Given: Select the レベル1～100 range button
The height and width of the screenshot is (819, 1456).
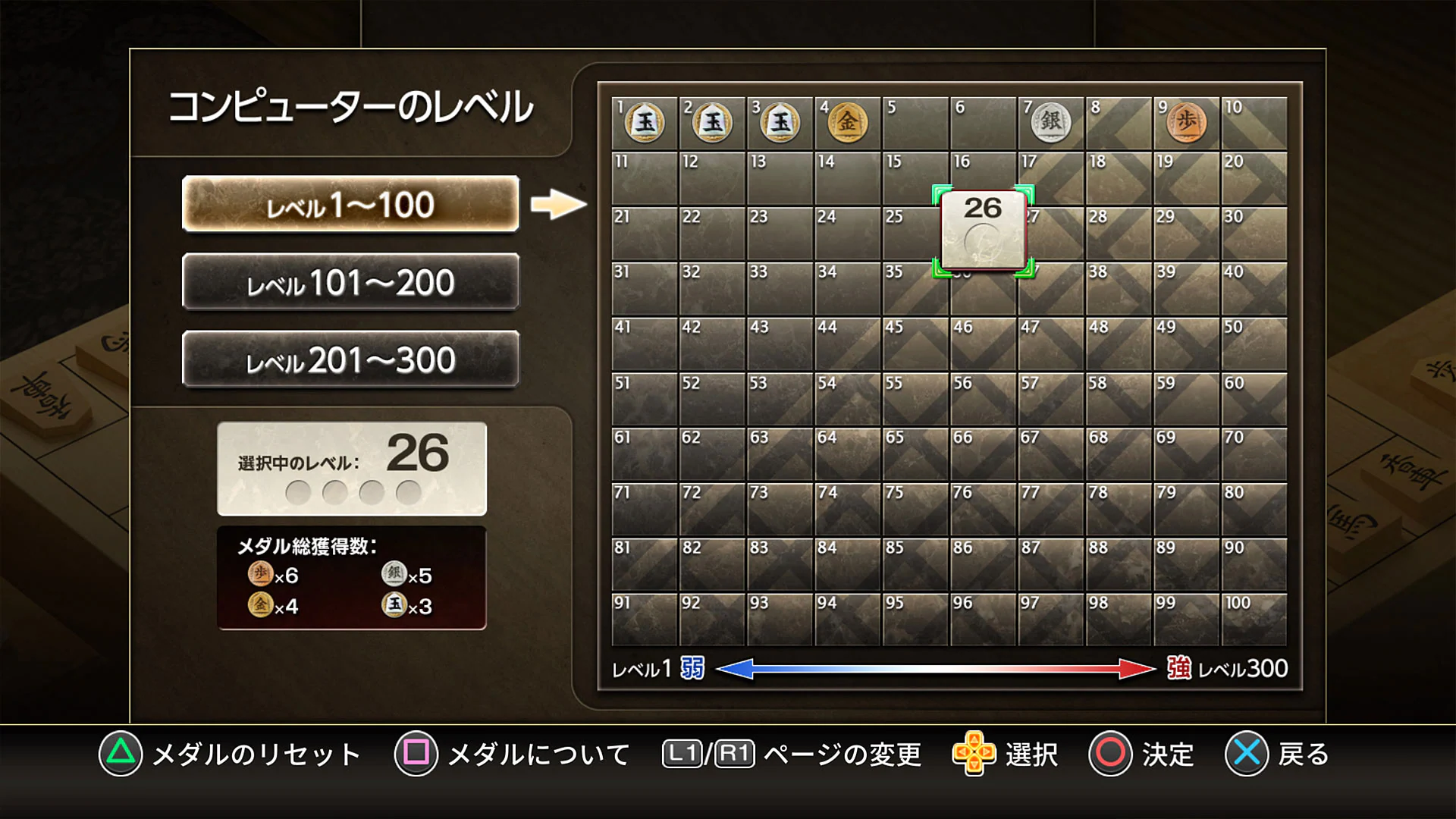Looking at the screenshot, I should click(x=350, y=205).
